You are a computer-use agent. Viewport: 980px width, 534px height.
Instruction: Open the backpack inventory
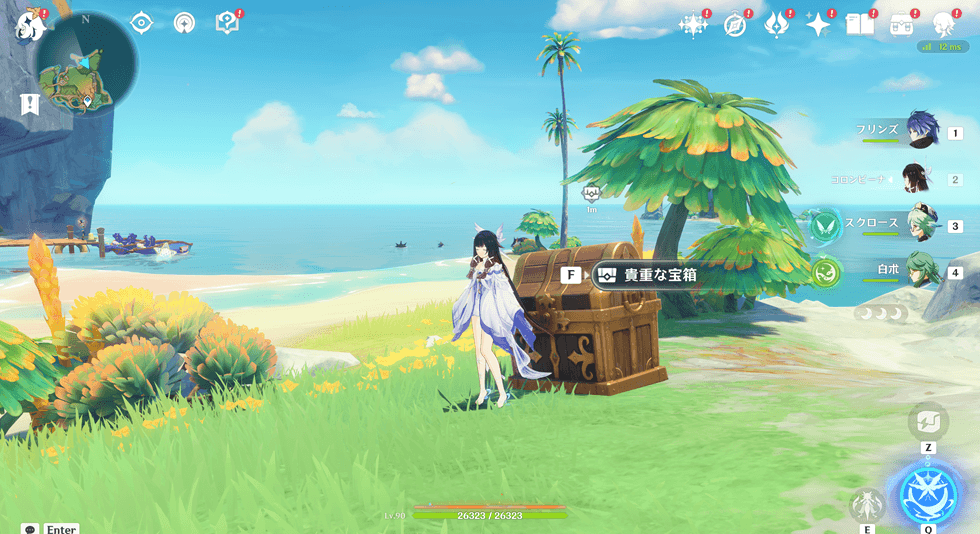point(901,25)
